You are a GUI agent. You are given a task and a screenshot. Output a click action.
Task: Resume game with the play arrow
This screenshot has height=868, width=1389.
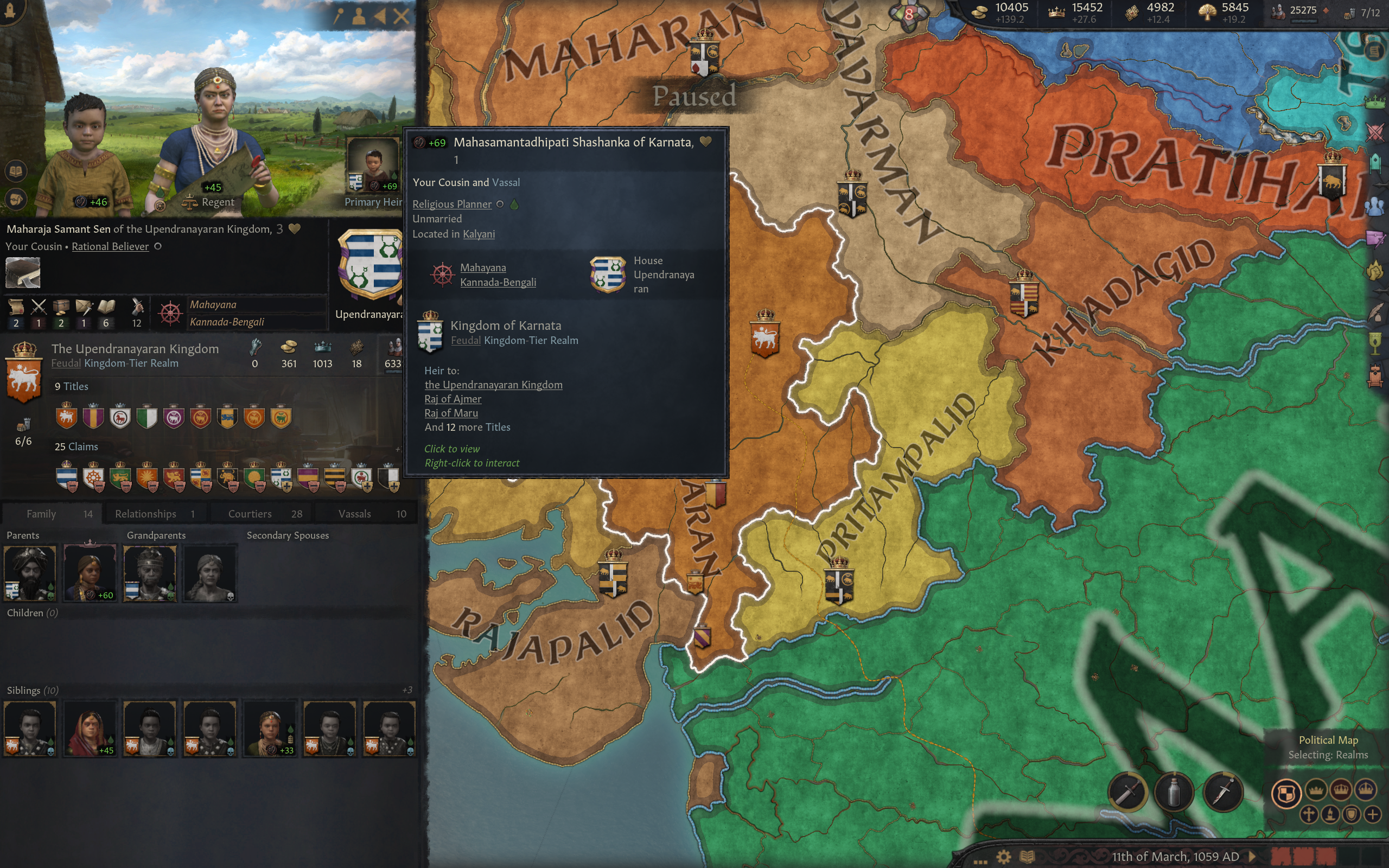point(1252,857)
